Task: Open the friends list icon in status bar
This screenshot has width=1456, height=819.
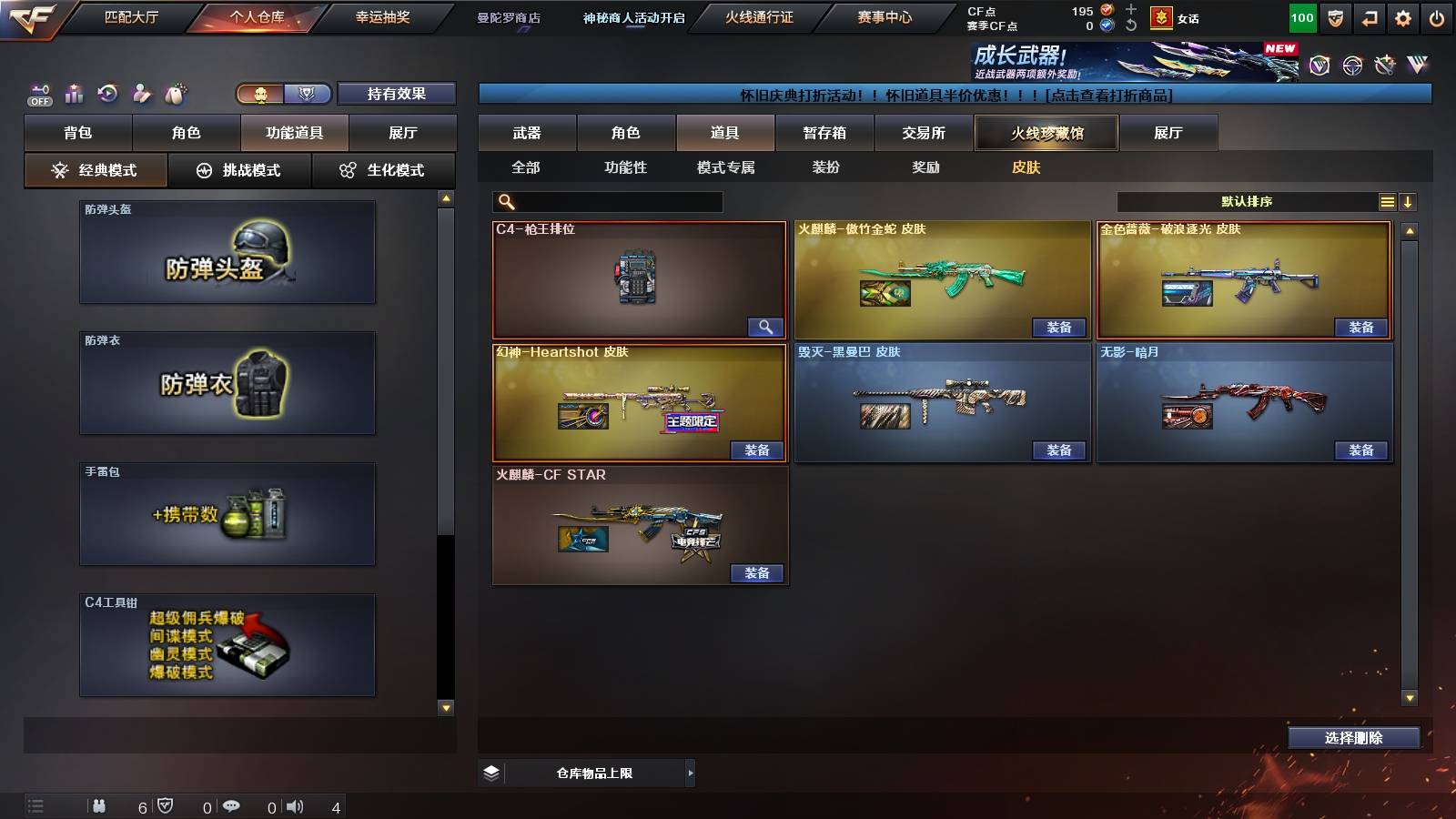Action: tap(100, 806)
